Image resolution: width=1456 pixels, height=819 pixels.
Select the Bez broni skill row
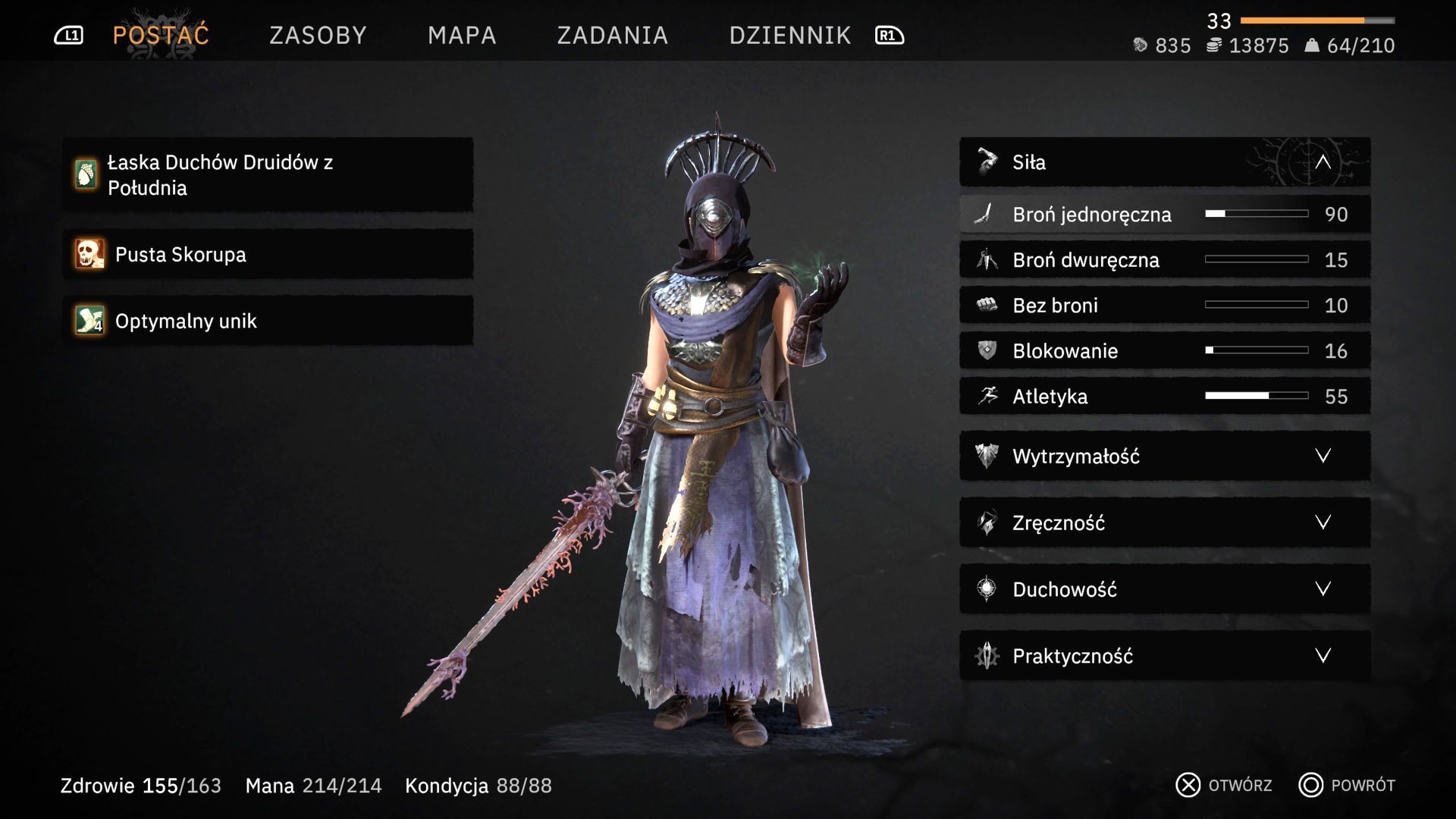(x=1165, y=306)
